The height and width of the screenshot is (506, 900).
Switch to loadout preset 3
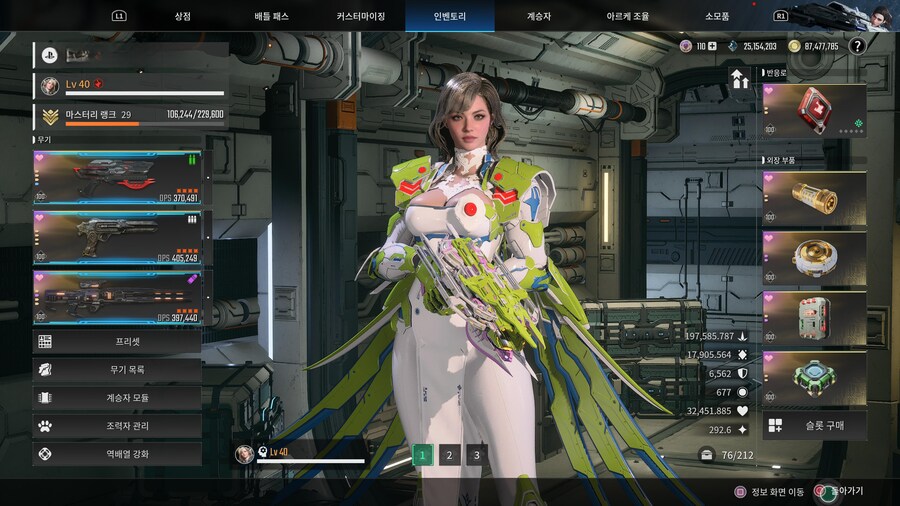pos(477,456)
